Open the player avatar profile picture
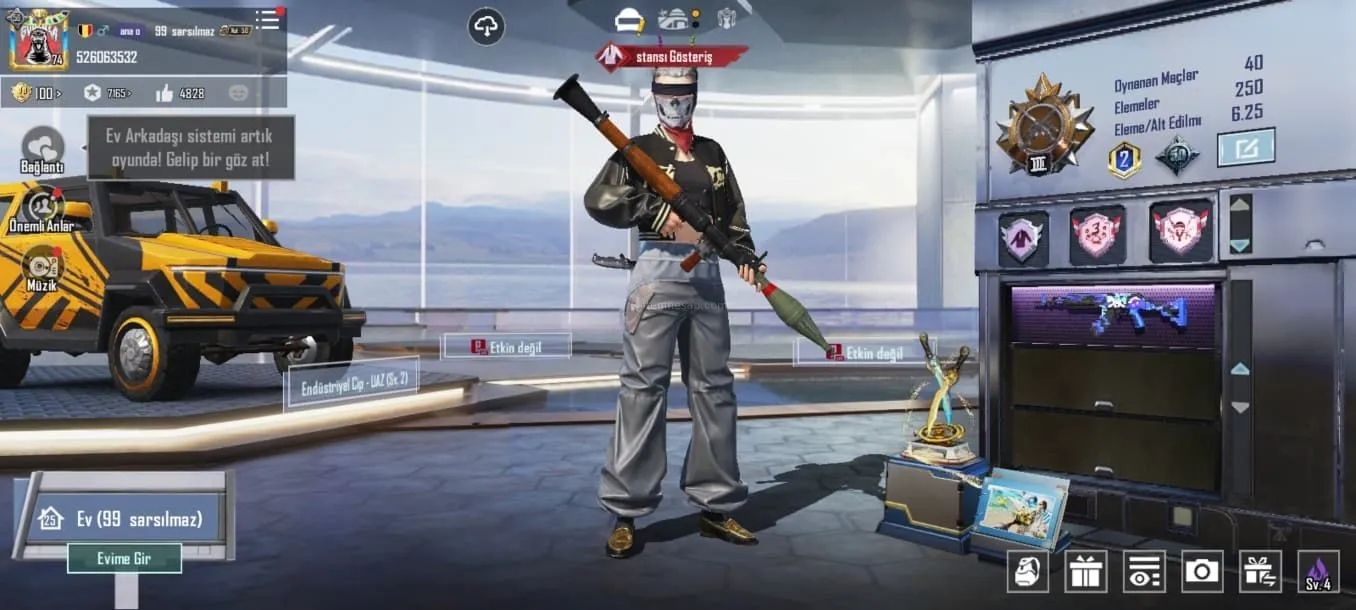Image resolution: width=1356 pixels, height=610 pixels. click(x=39, y=40)
